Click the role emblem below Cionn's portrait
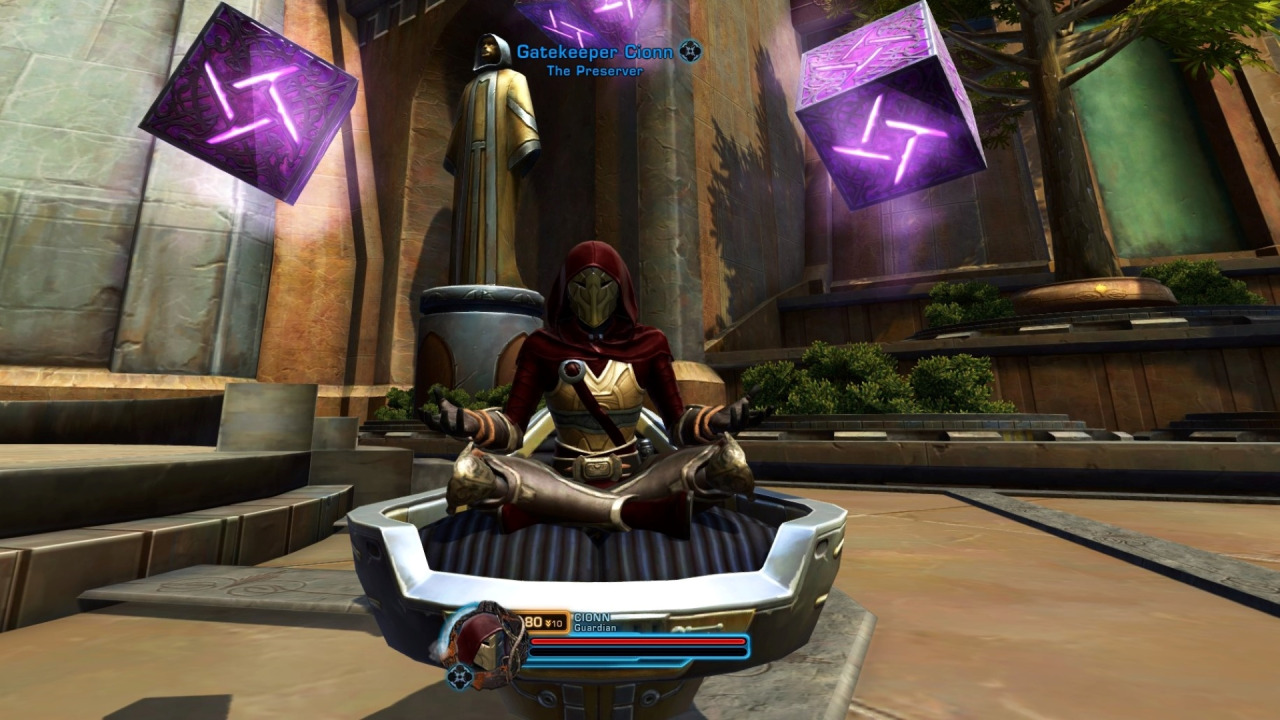Viewport: 1280px width, 720px height. pyautogui.click(x=459, y=677)
